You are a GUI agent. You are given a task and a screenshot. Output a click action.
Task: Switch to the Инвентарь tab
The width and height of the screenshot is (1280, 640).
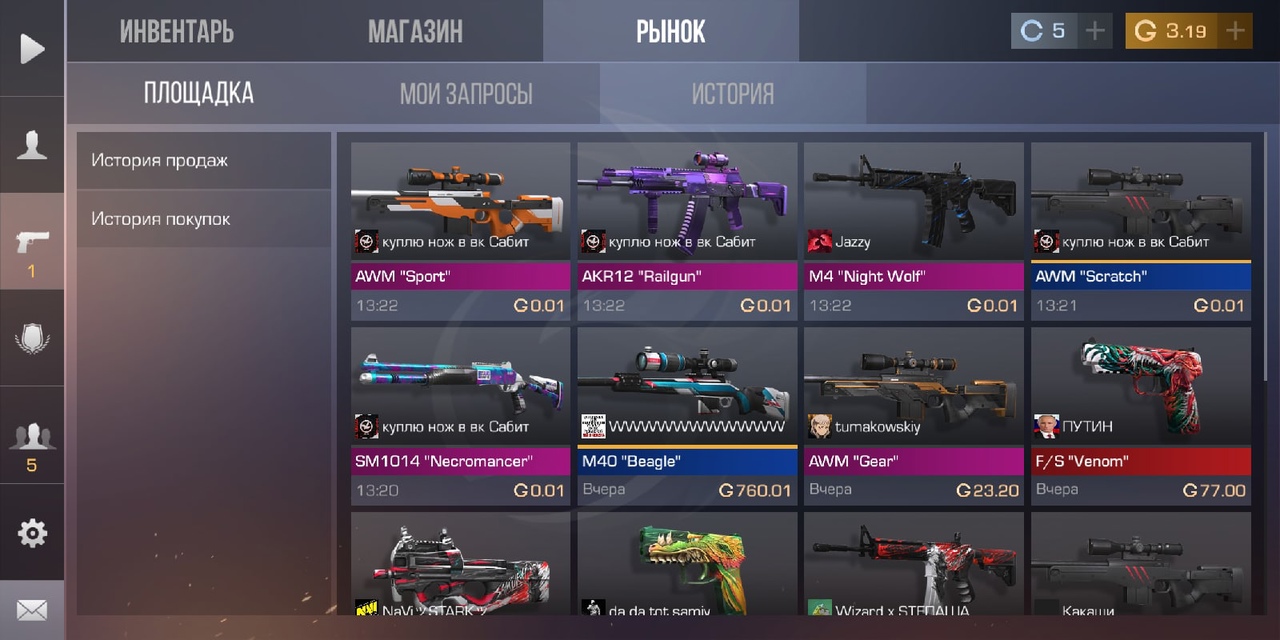coord(177,31)
